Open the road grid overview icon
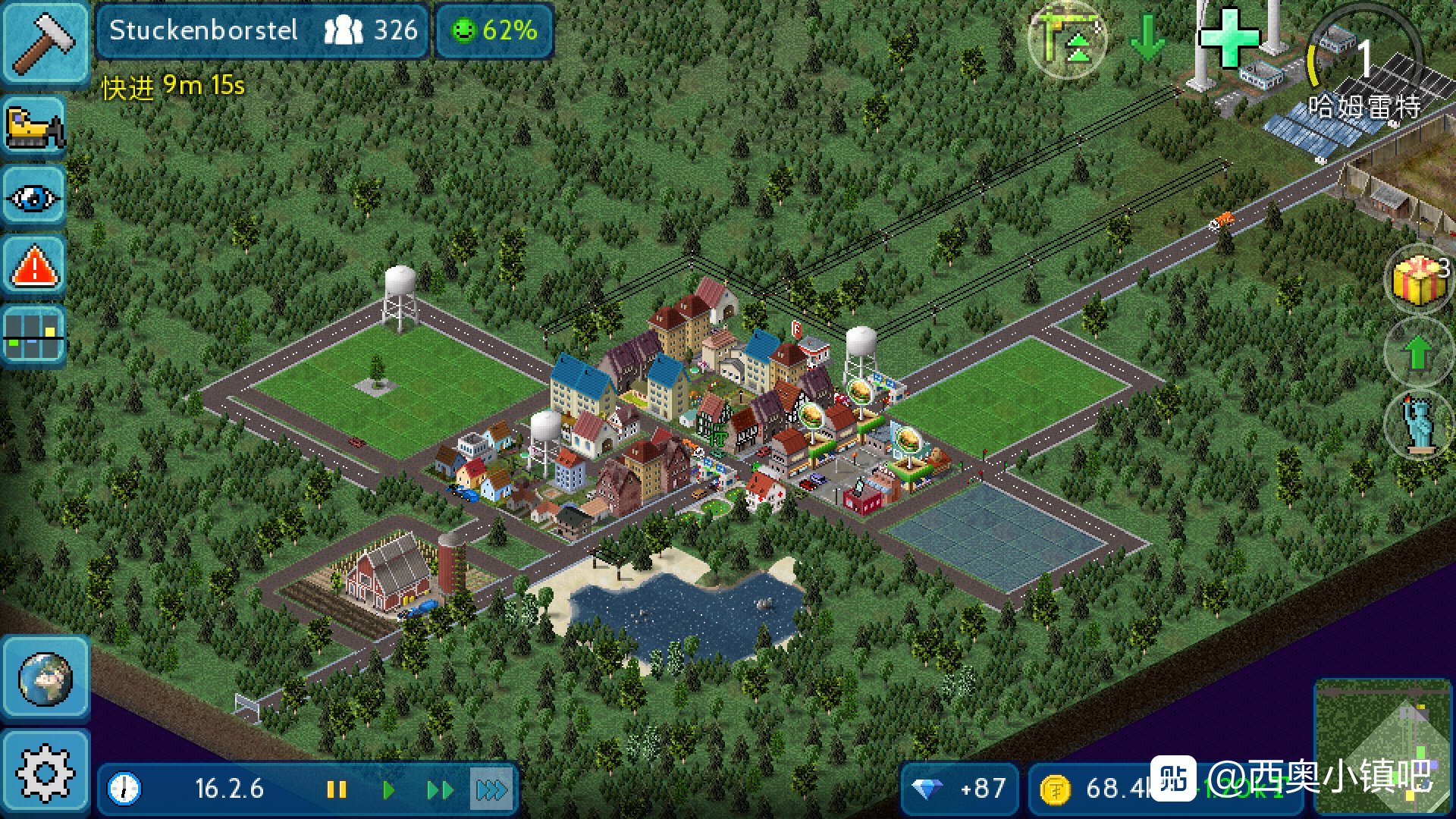This screenshot has width=1456, height=819. (34, 337)
